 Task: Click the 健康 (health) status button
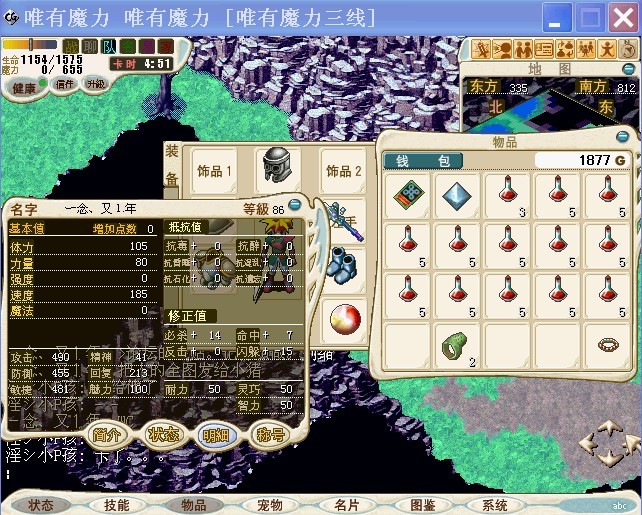[24, 87]
